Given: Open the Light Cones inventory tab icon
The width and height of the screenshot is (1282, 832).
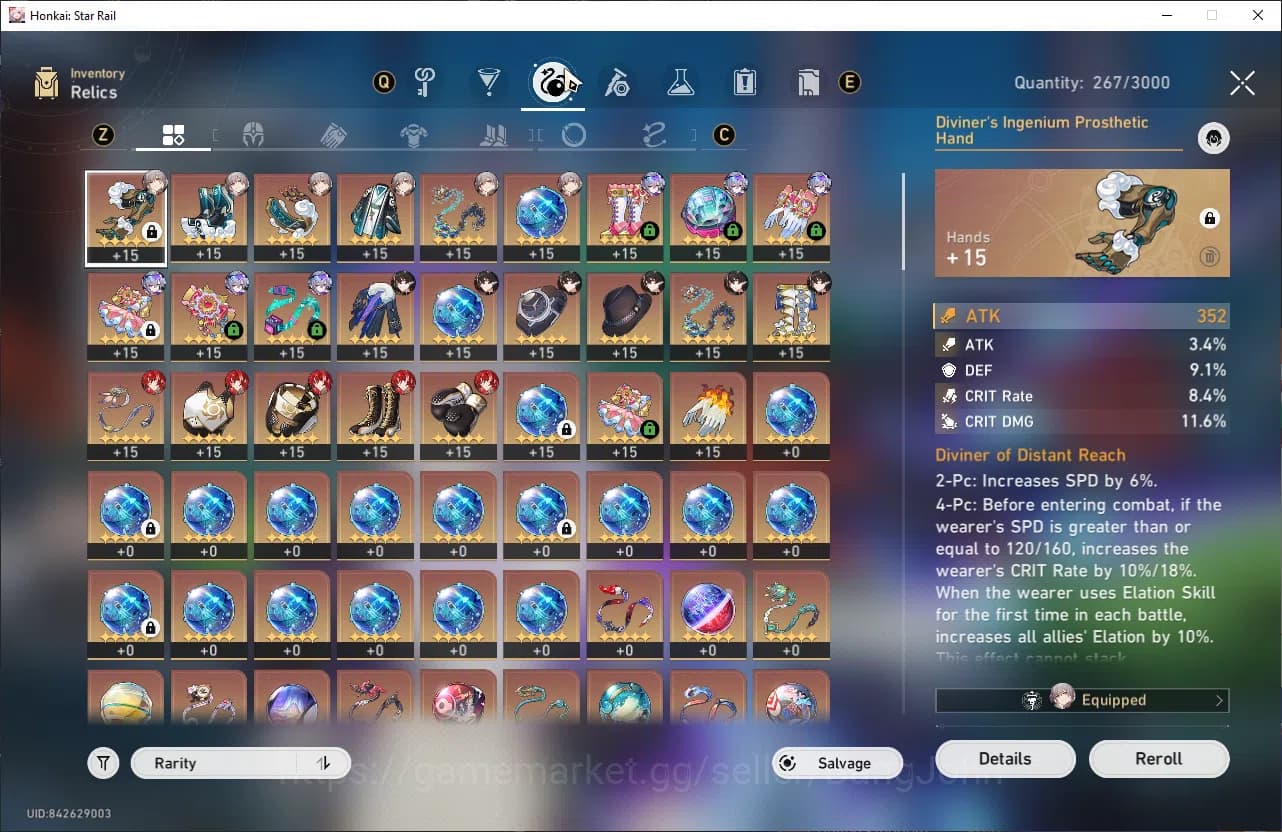Looking at the screenshot, I should (x=425, y=83).
